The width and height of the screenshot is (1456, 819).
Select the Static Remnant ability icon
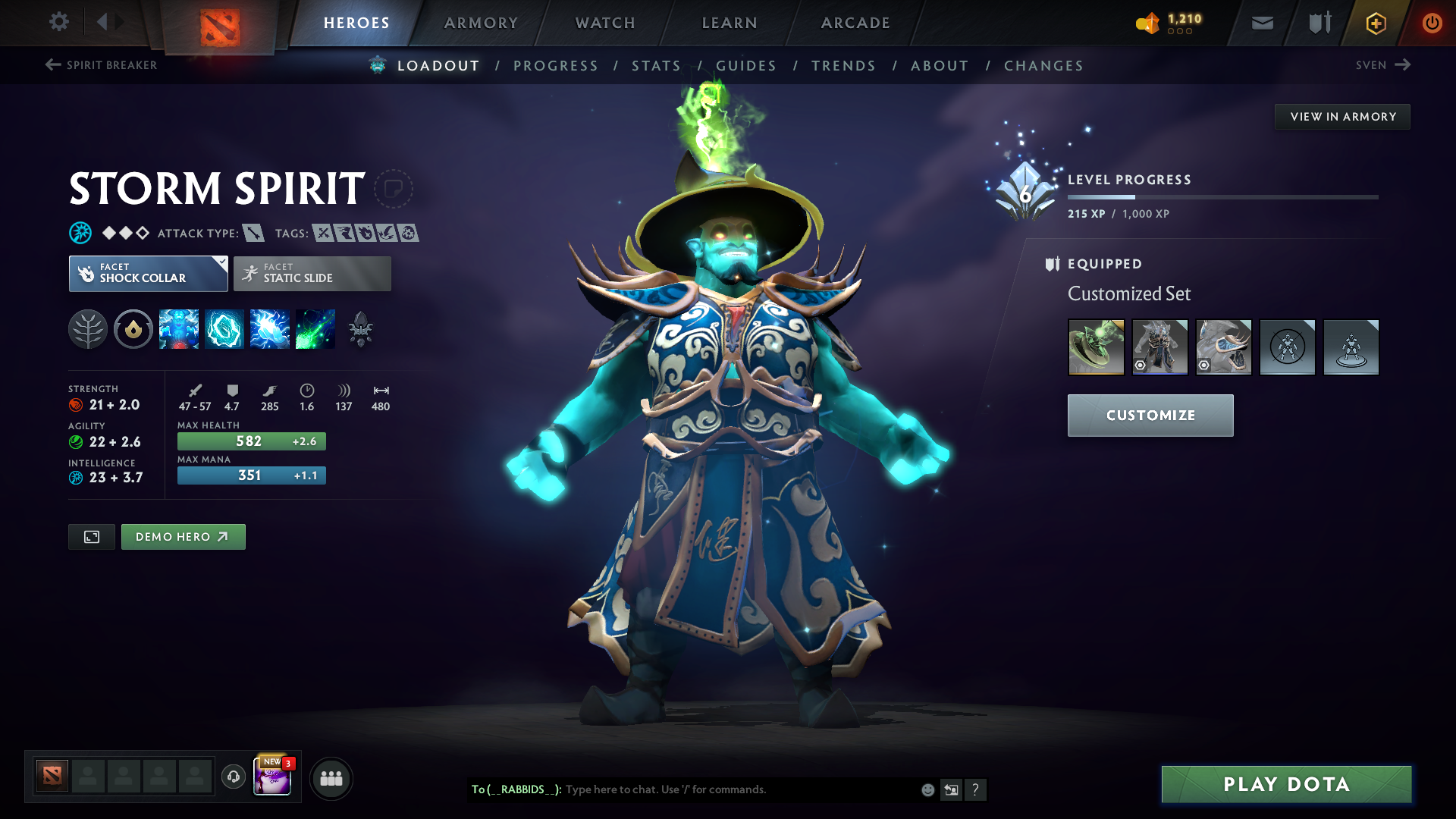[179, 328]
